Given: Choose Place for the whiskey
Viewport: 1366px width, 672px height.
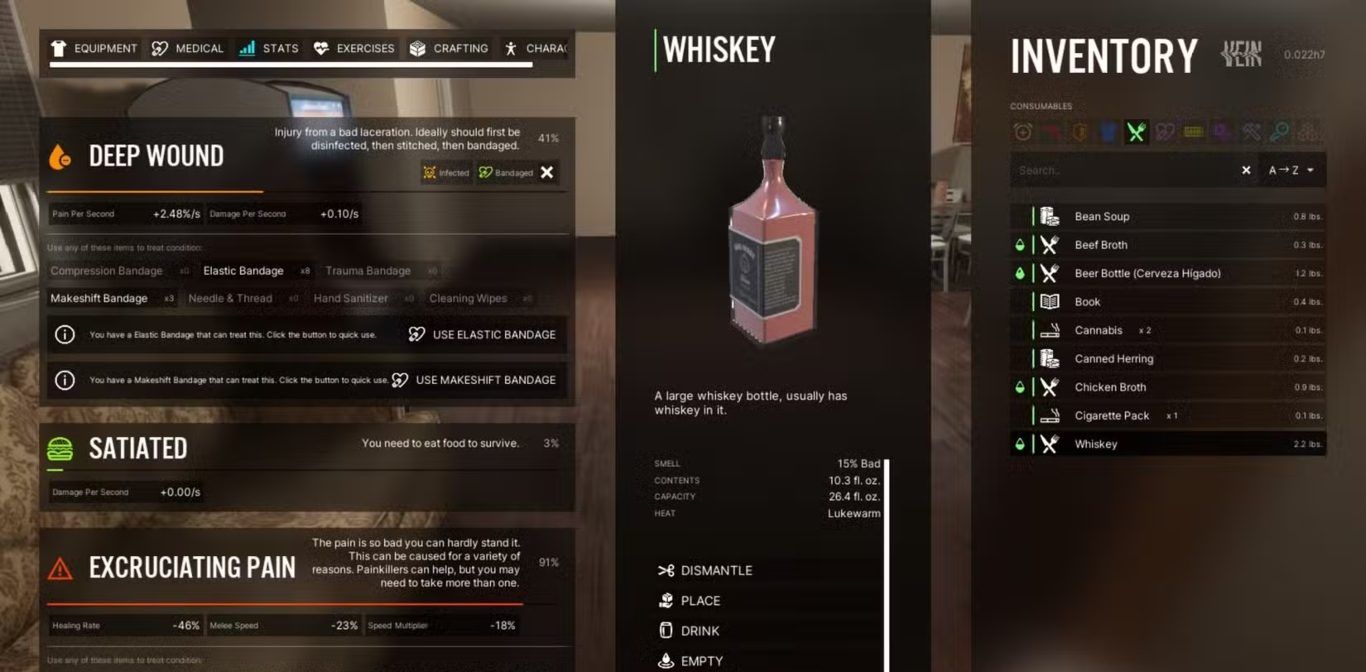Looking at the screenshot, I should (700, 601).
